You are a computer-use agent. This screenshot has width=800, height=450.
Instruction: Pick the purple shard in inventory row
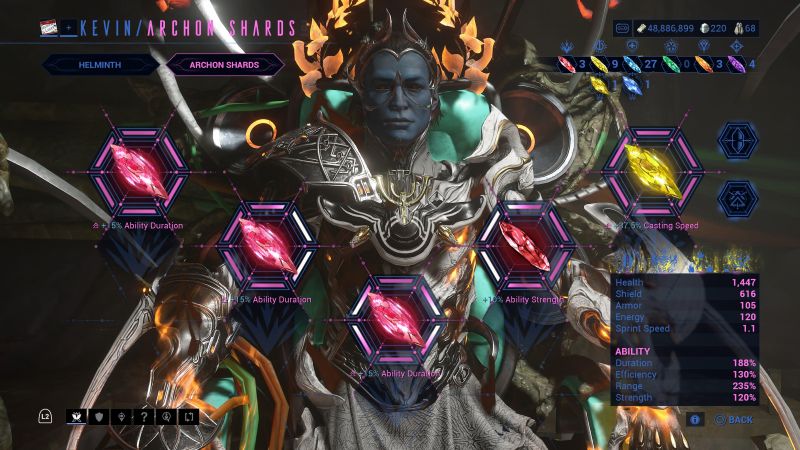(x=739, y=65)
